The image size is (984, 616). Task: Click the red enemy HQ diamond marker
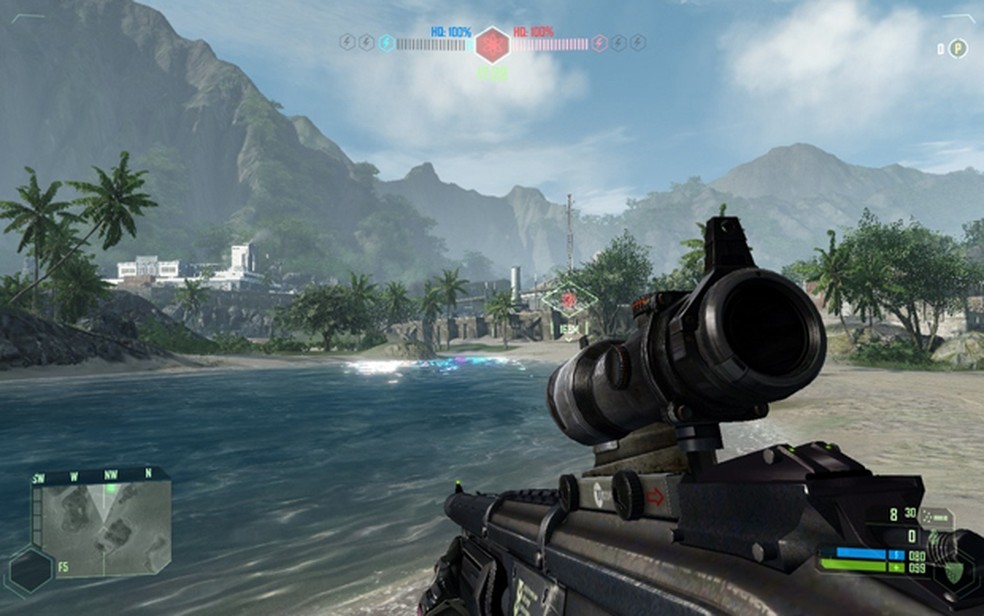point(570,298)
